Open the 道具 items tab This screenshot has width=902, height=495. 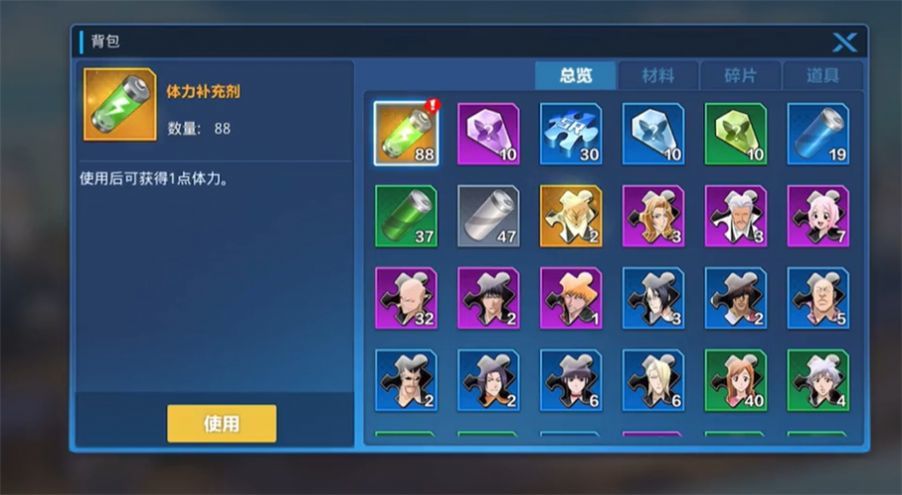[x=821, y=76]
